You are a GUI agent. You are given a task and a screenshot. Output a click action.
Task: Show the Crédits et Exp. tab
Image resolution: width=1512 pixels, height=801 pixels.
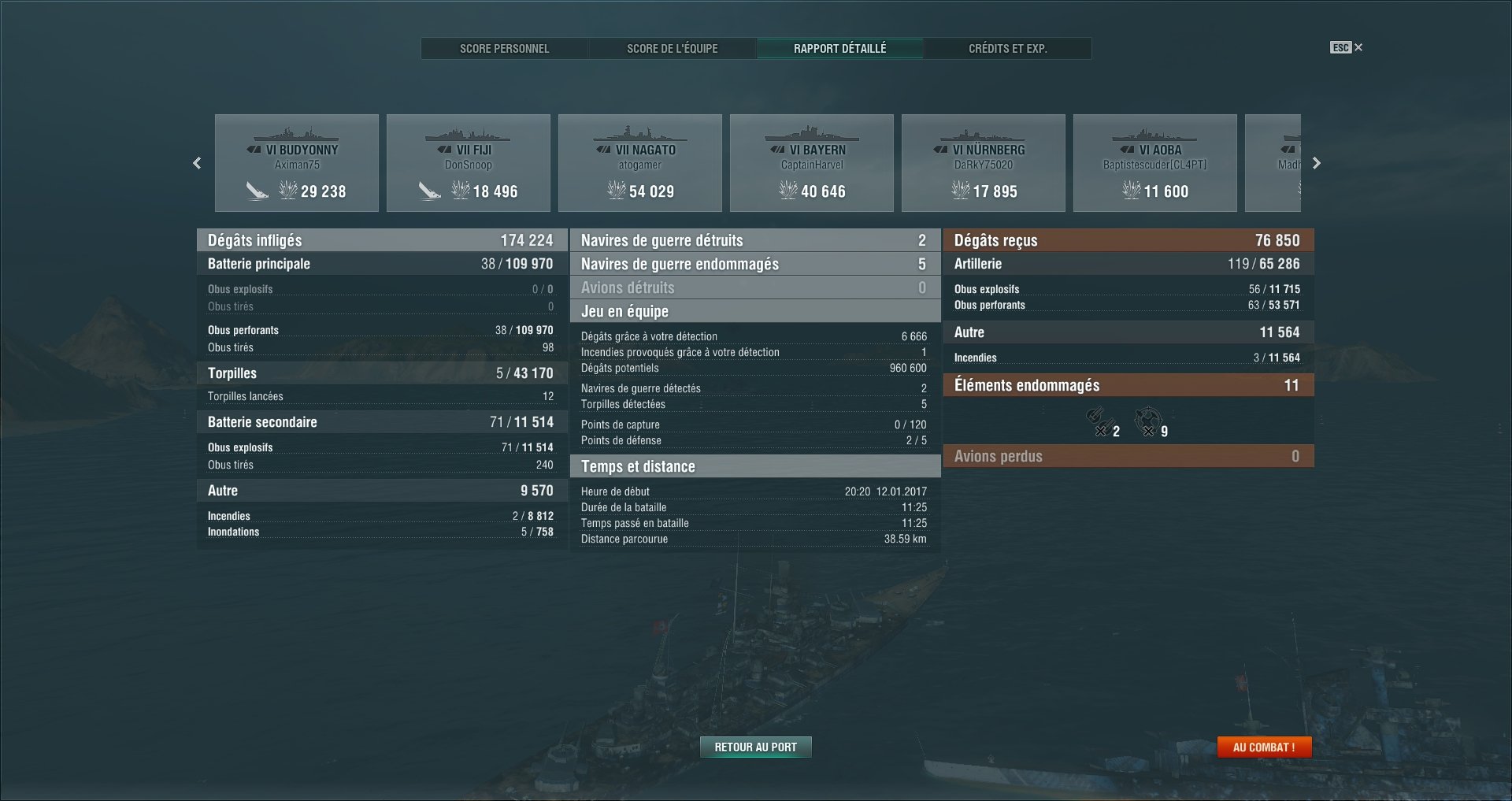(1007, 49)
